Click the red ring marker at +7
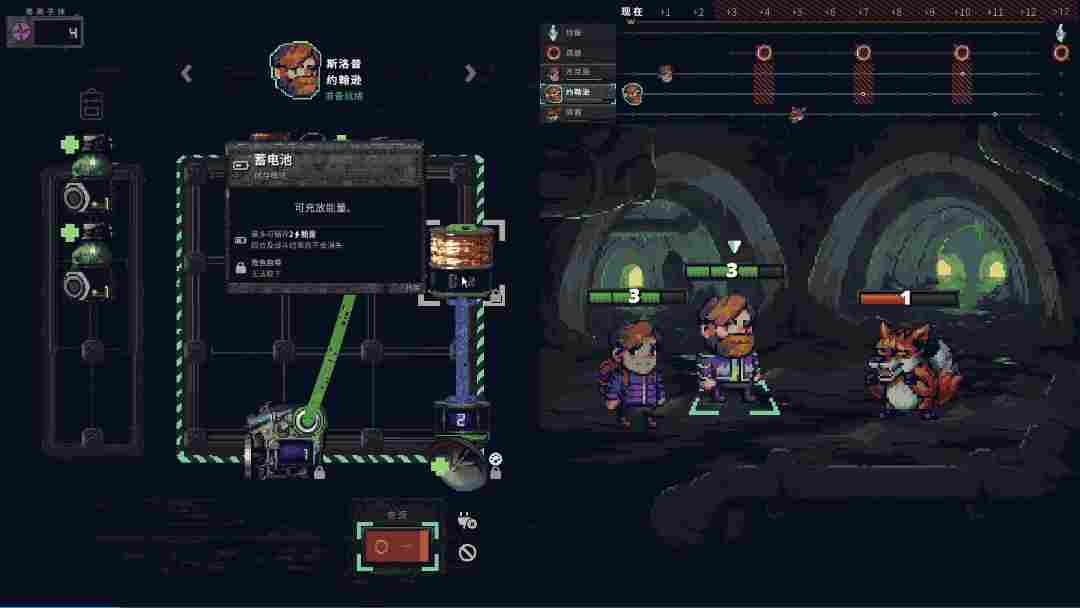The width and height of the screenshot is (1080, 608). coord(863,53)
